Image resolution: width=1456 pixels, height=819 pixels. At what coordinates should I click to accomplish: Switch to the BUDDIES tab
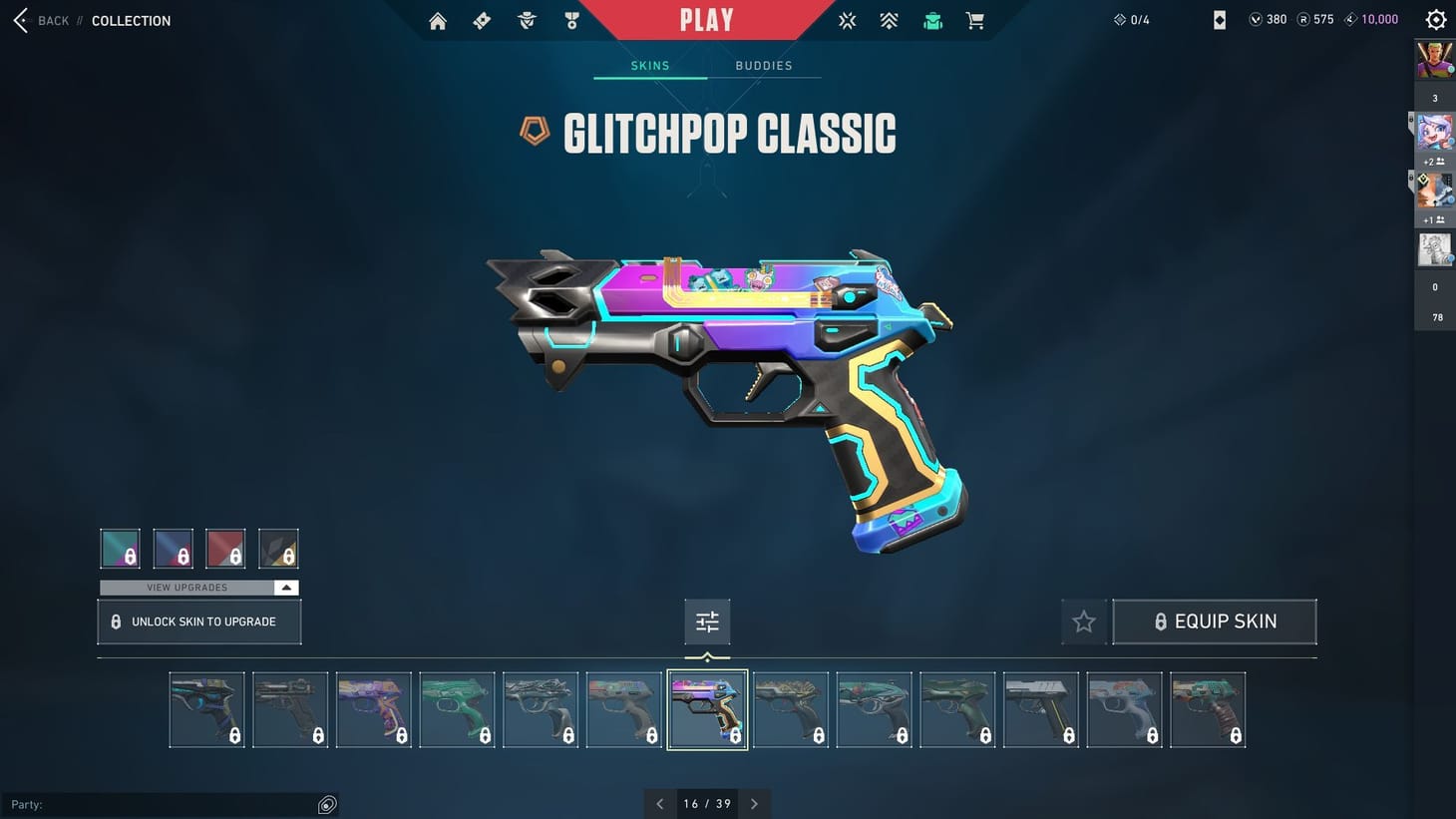click(x=763, y=65)
